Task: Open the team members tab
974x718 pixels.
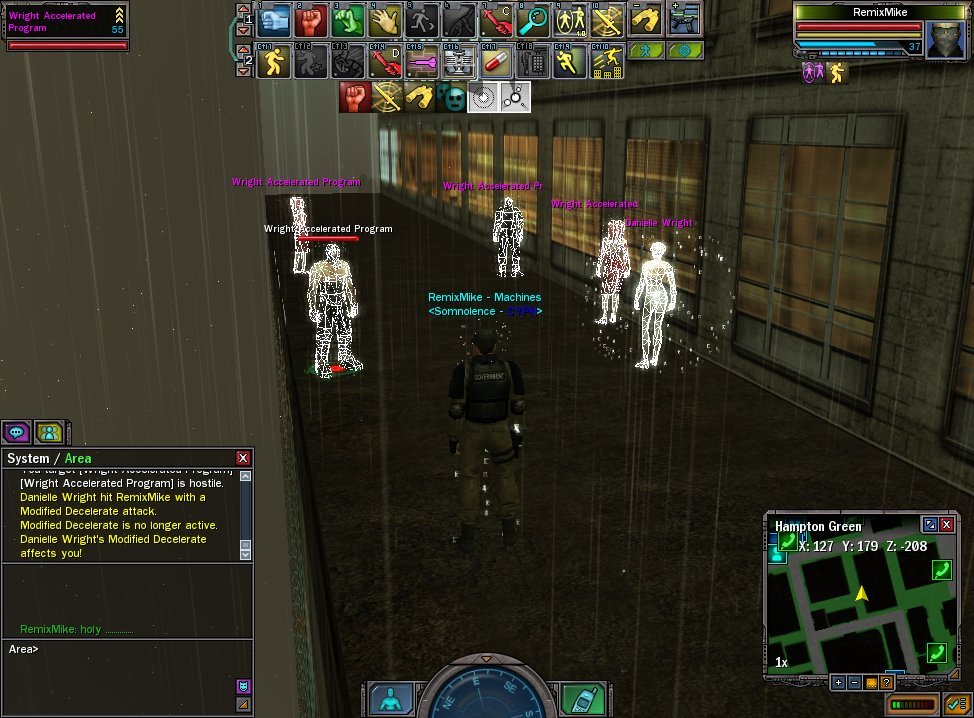Action: click(48, 432)
